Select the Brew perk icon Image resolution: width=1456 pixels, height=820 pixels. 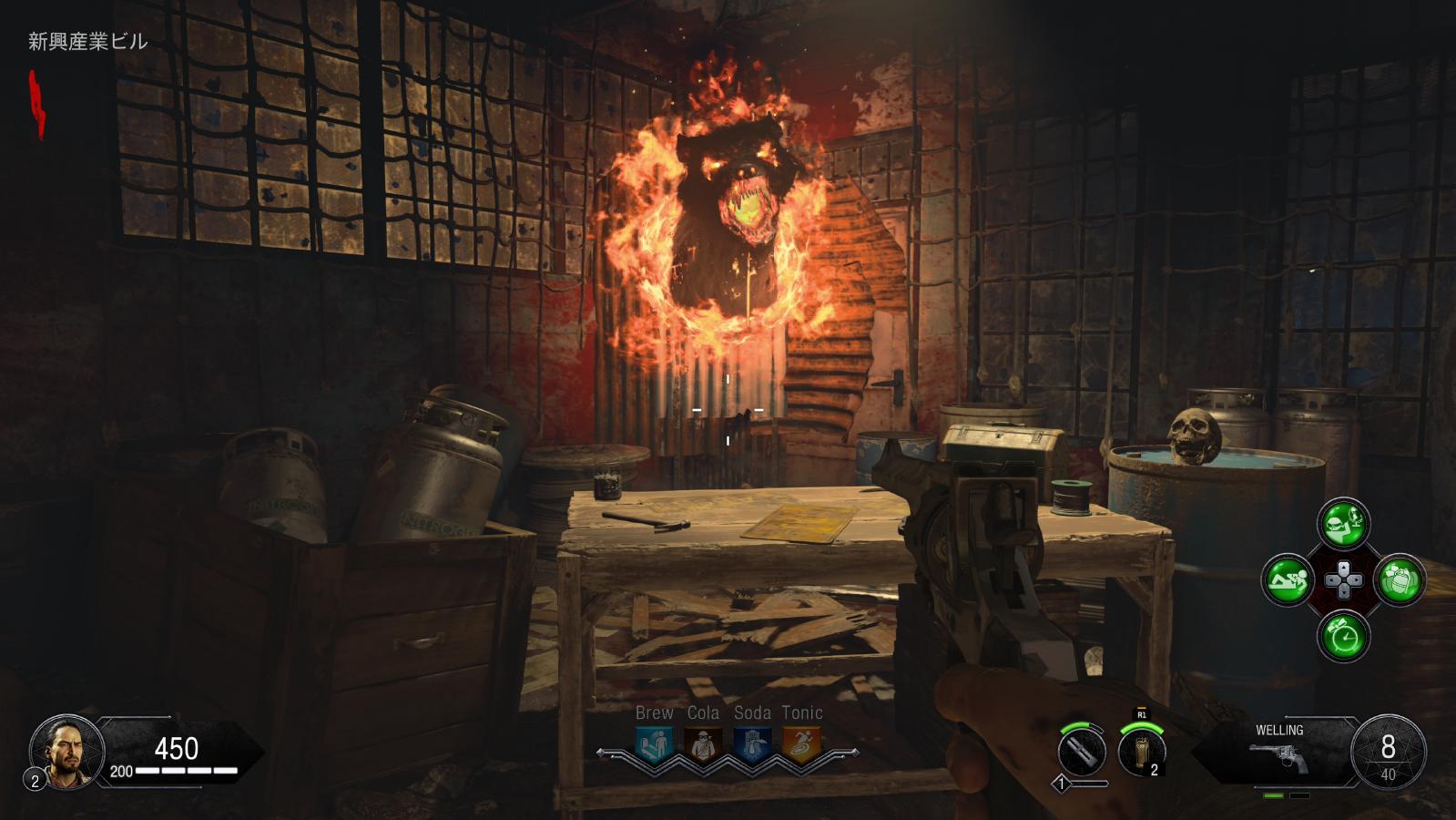tap(654, 745)
